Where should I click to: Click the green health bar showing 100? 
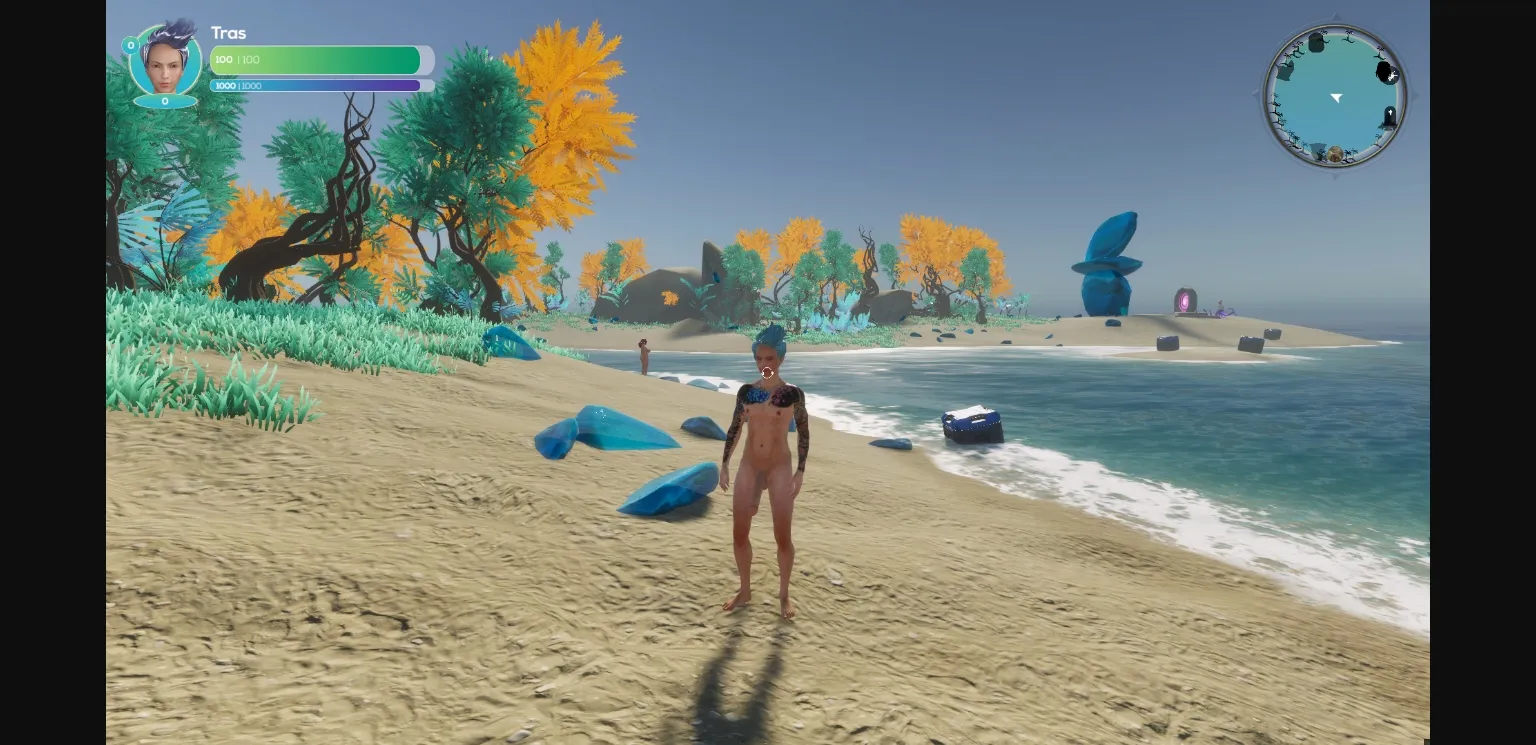315,60
